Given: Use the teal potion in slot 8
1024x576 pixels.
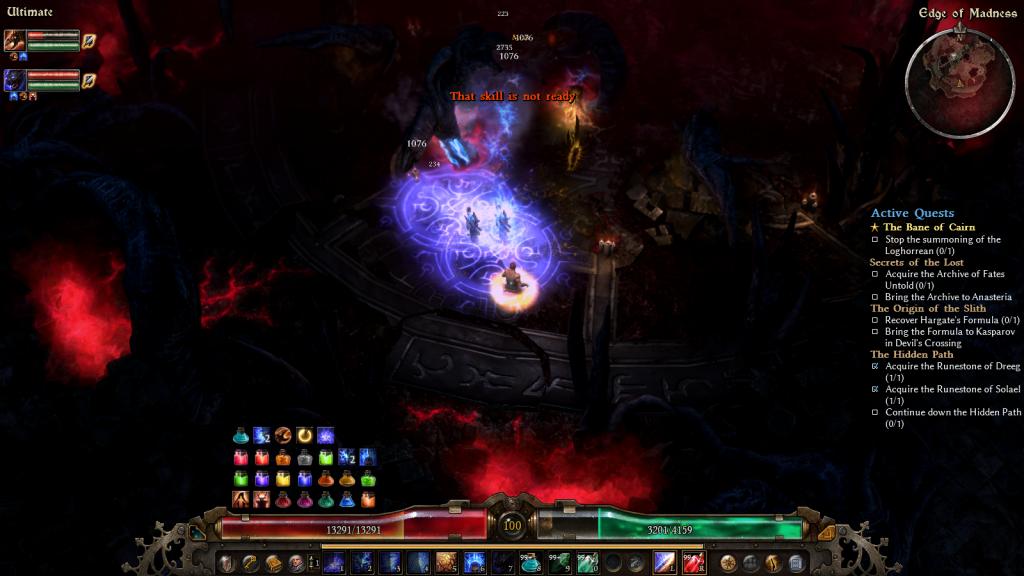Looking at the screenshot, I should 530,563.
